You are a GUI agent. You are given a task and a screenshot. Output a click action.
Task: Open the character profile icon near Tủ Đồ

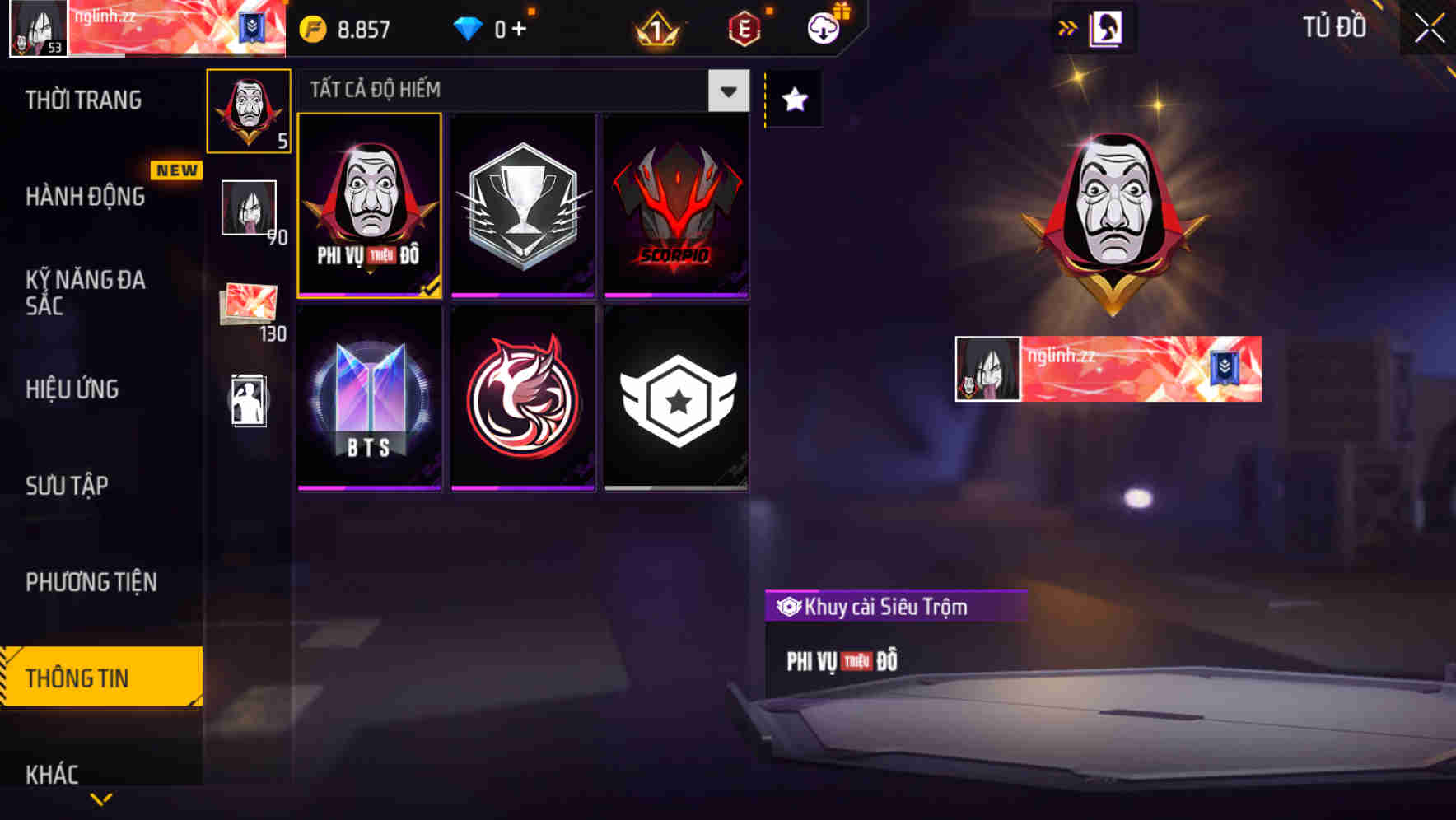(x=1107, y=27)
